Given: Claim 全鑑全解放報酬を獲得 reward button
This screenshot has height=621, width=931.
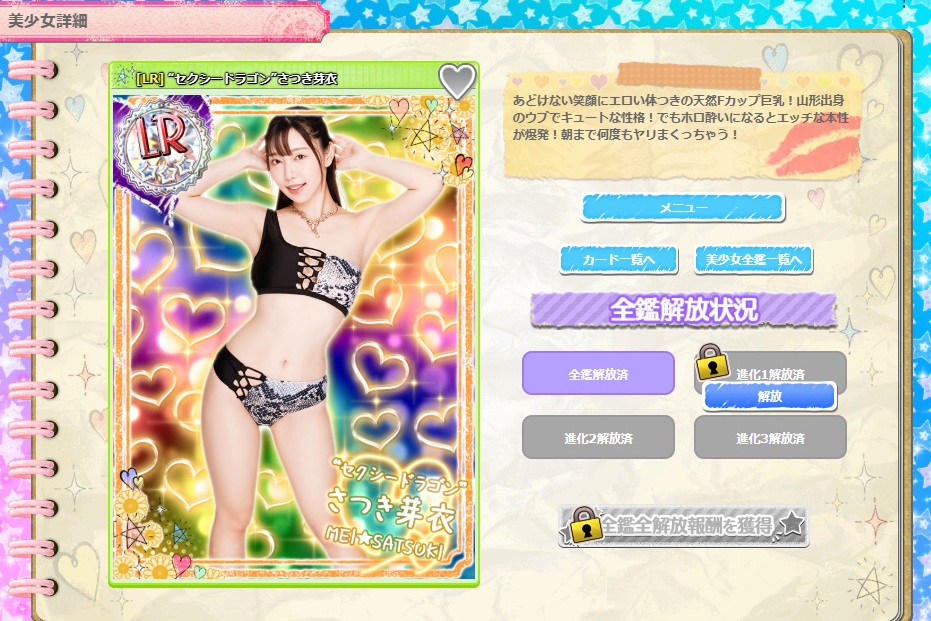Looking at the screenshot, I should 686,526.
